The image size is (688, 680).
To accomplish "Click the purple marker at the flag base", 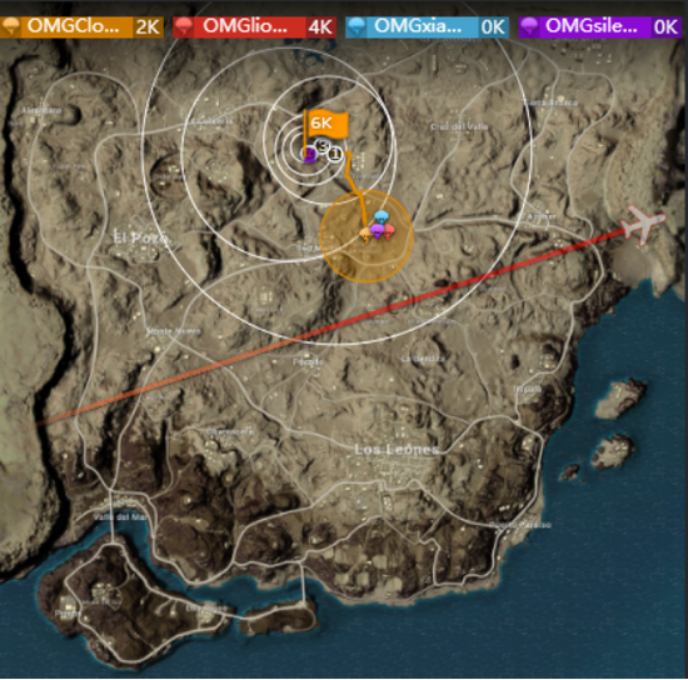I will pyautogui.click(x=310, y=155).
